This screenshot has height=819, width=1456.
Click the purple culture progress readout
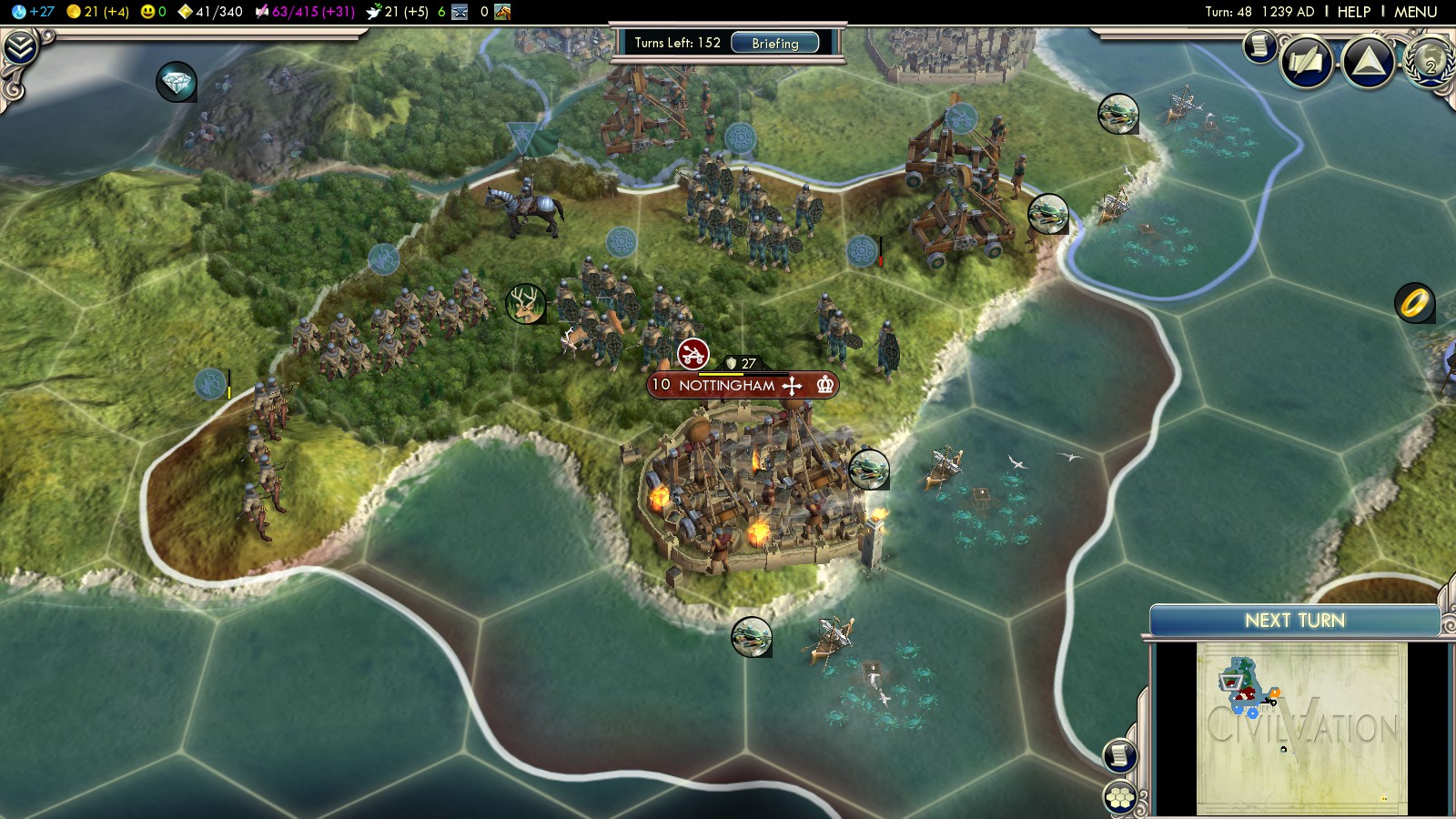[x=305, y=12]
